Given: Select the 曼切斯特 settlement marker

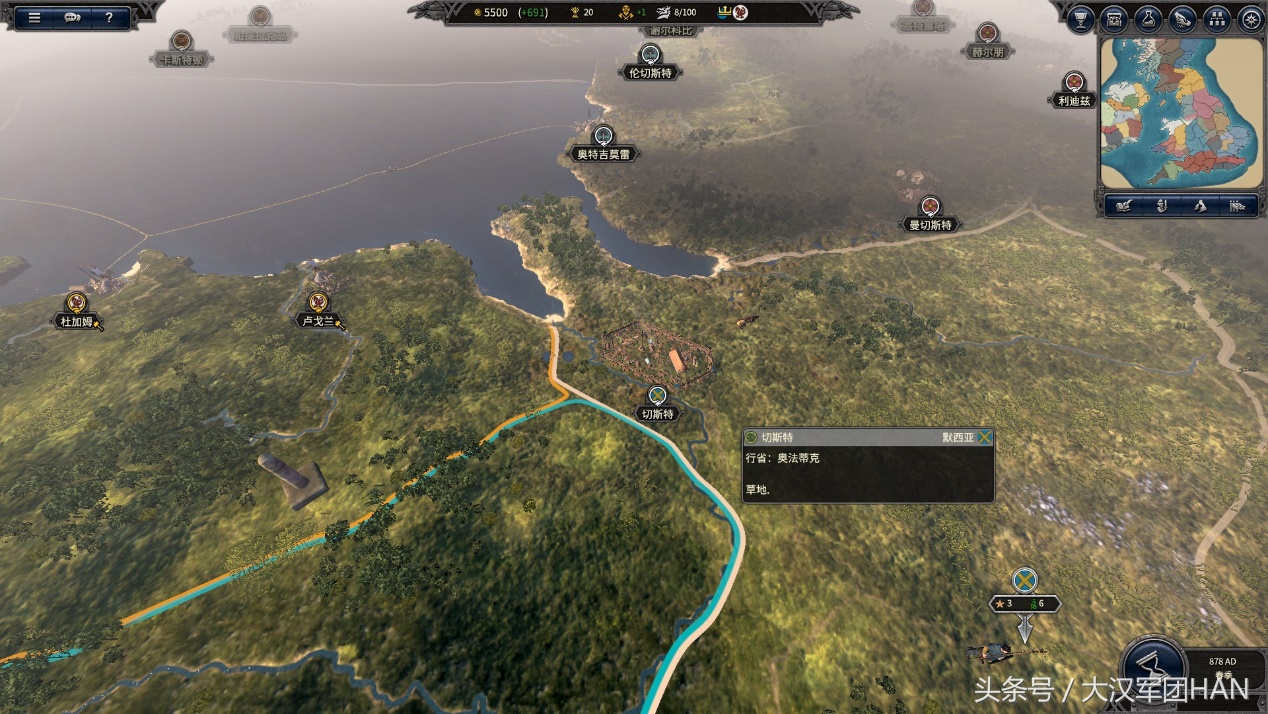Looking at the screenshot, I should pyautogui.click(x=931, y=207).
